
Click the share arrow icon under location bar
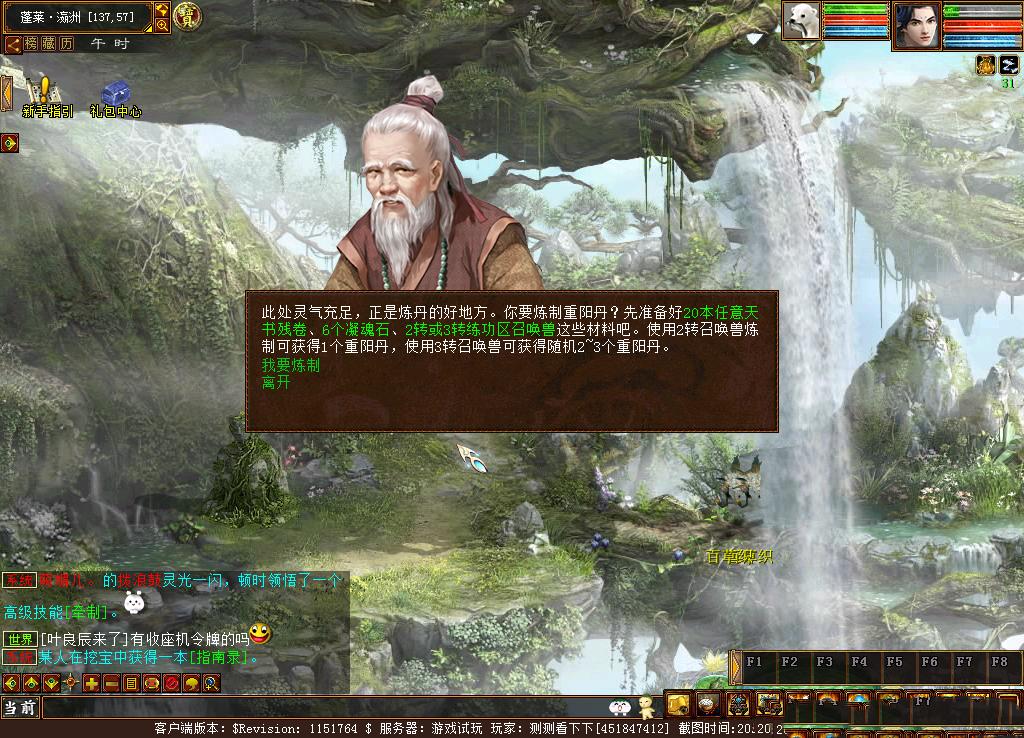point(13,44)
